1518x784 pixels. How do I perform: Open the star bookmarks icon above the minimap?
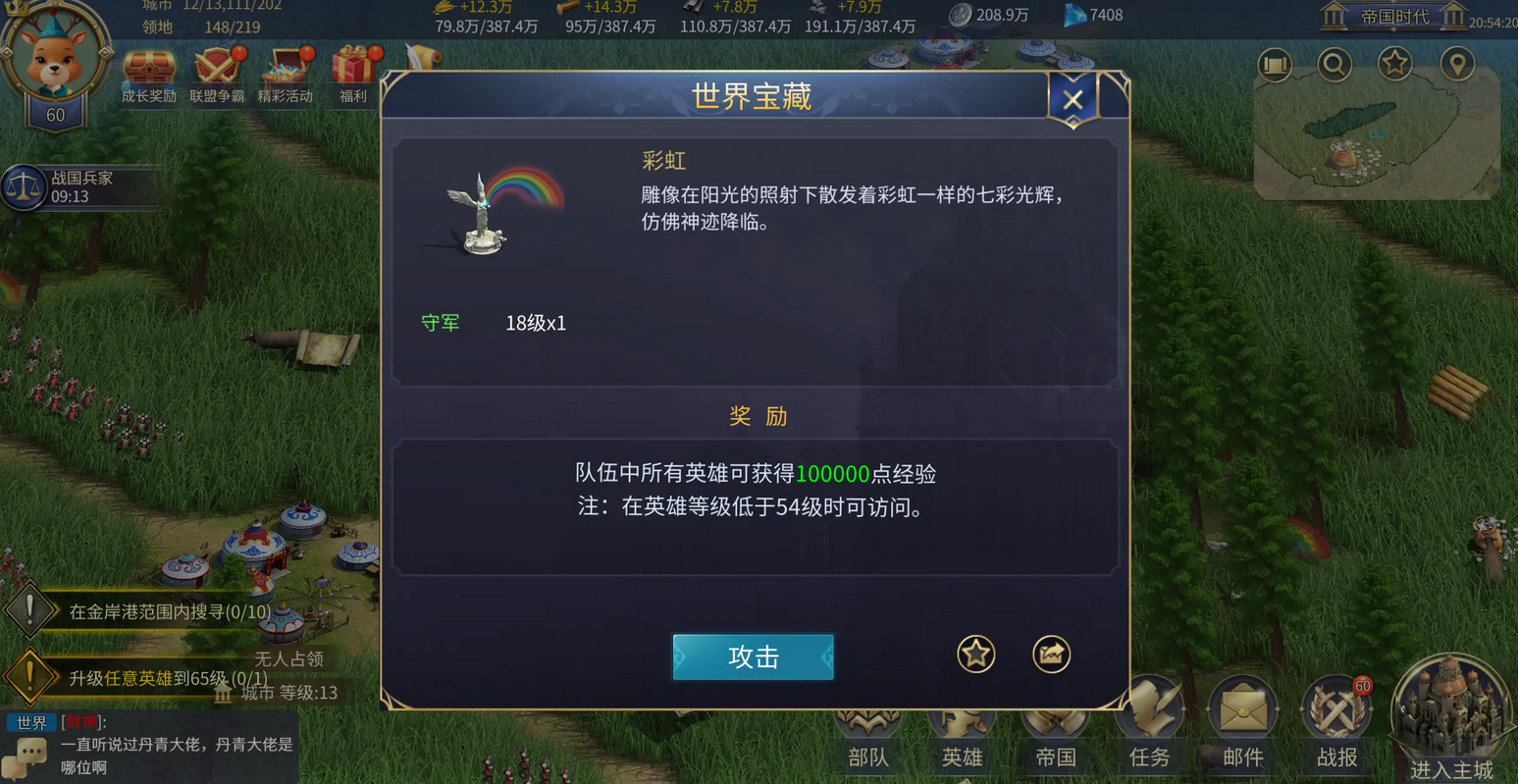[1396, 62]
